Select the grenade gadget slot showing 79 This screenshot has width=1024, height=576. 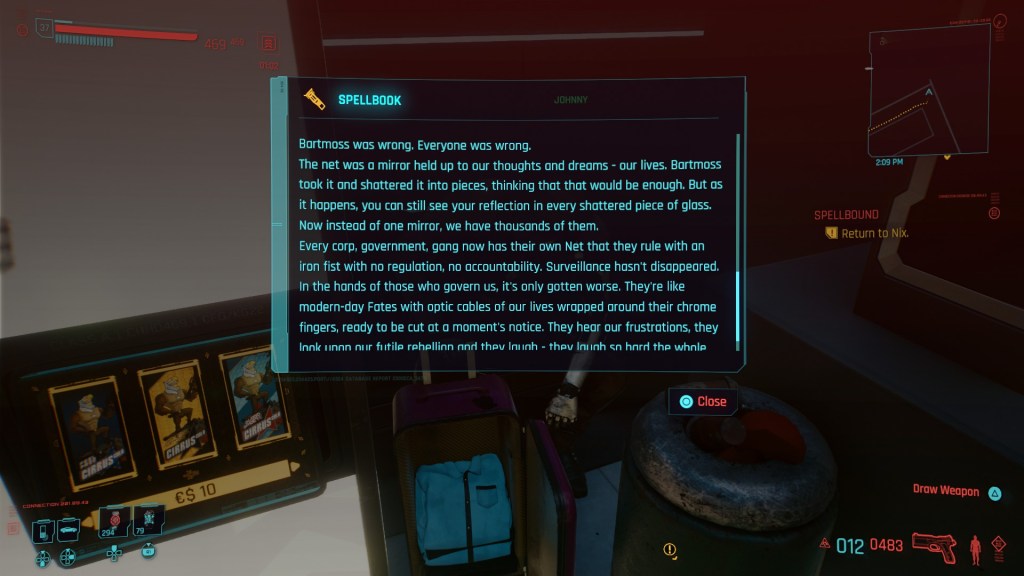click(x=148, y=520)
